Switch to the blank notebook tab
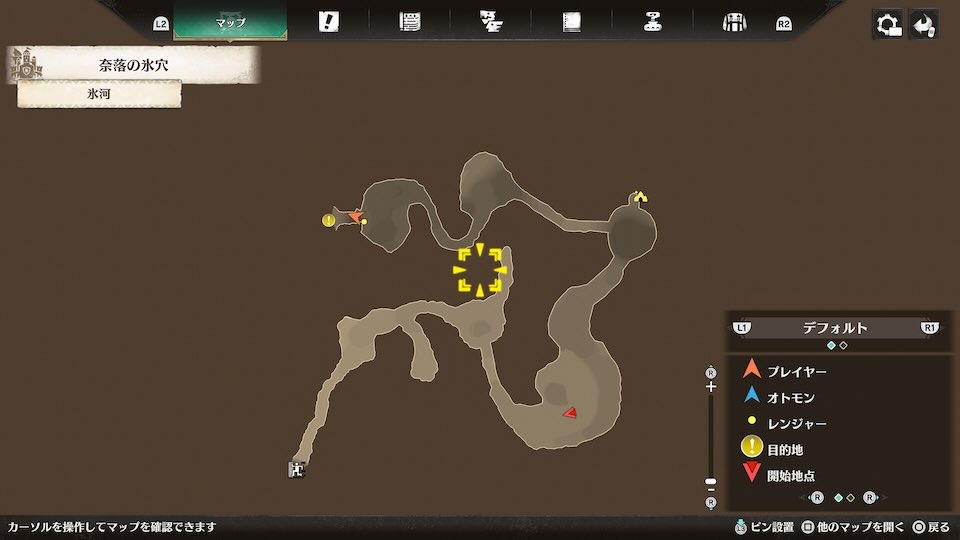 (572, 22)
